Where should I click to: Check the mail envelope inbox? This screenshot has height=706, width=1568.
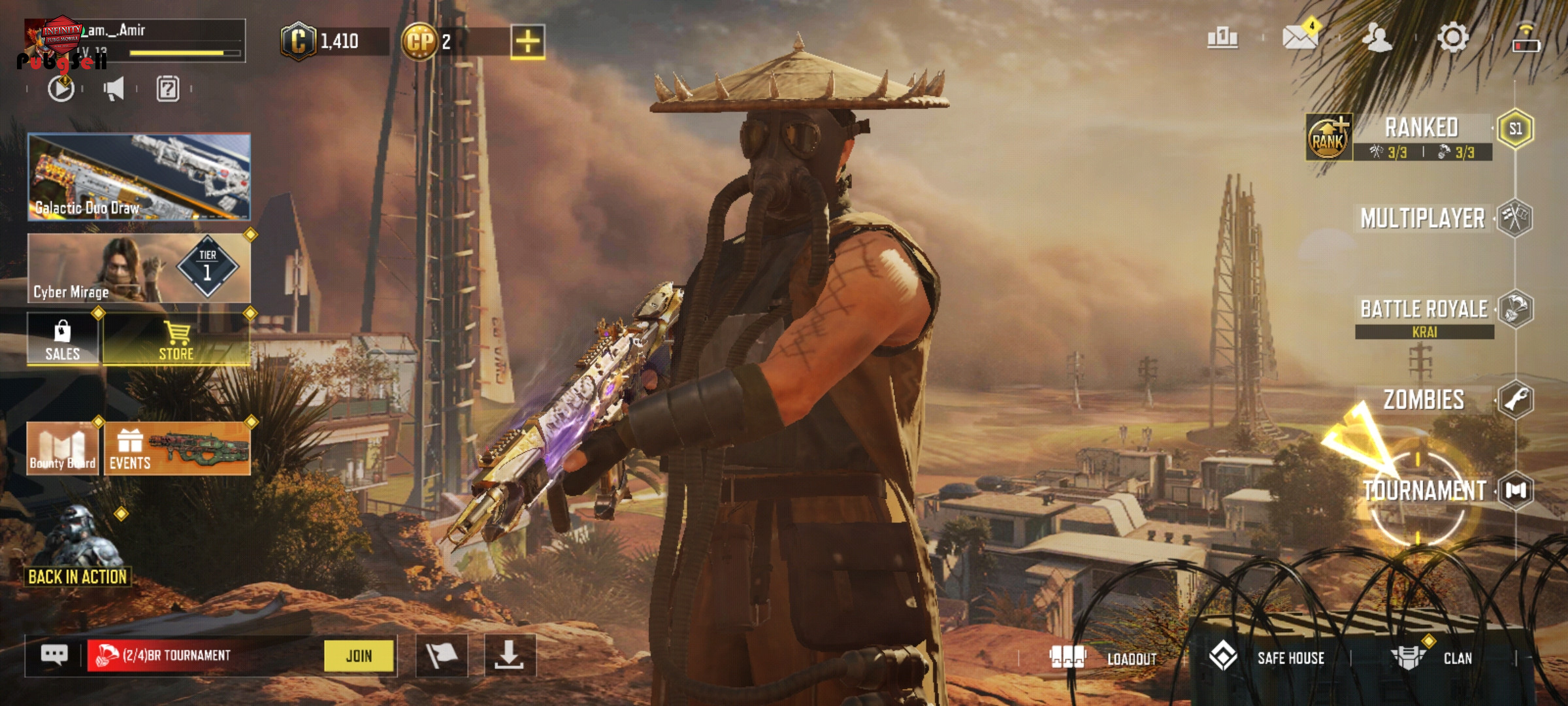(x=1299, y=37)
